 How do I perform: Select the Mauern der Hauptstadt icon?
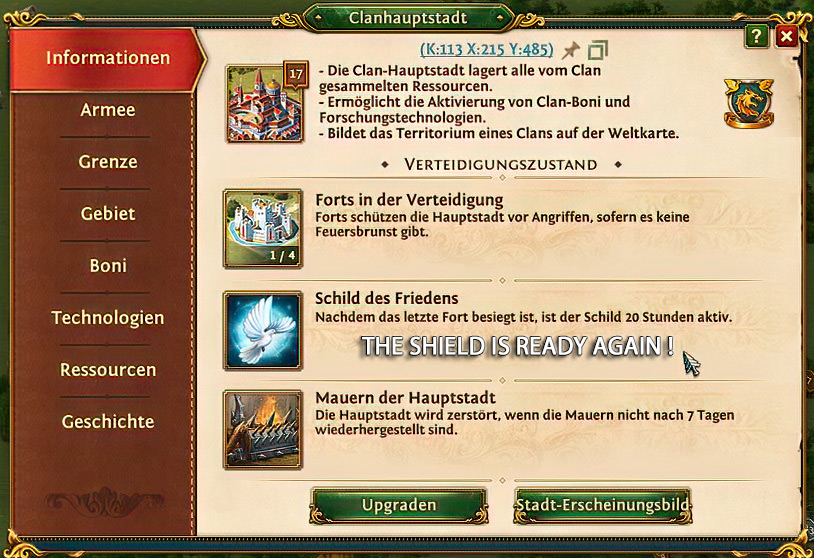[263, 430]
